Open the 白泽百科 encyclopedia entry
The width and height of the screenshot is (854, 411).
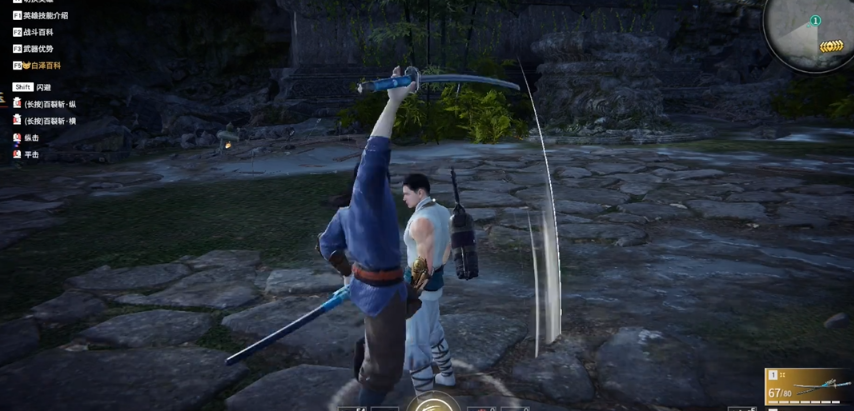point(44,65)
